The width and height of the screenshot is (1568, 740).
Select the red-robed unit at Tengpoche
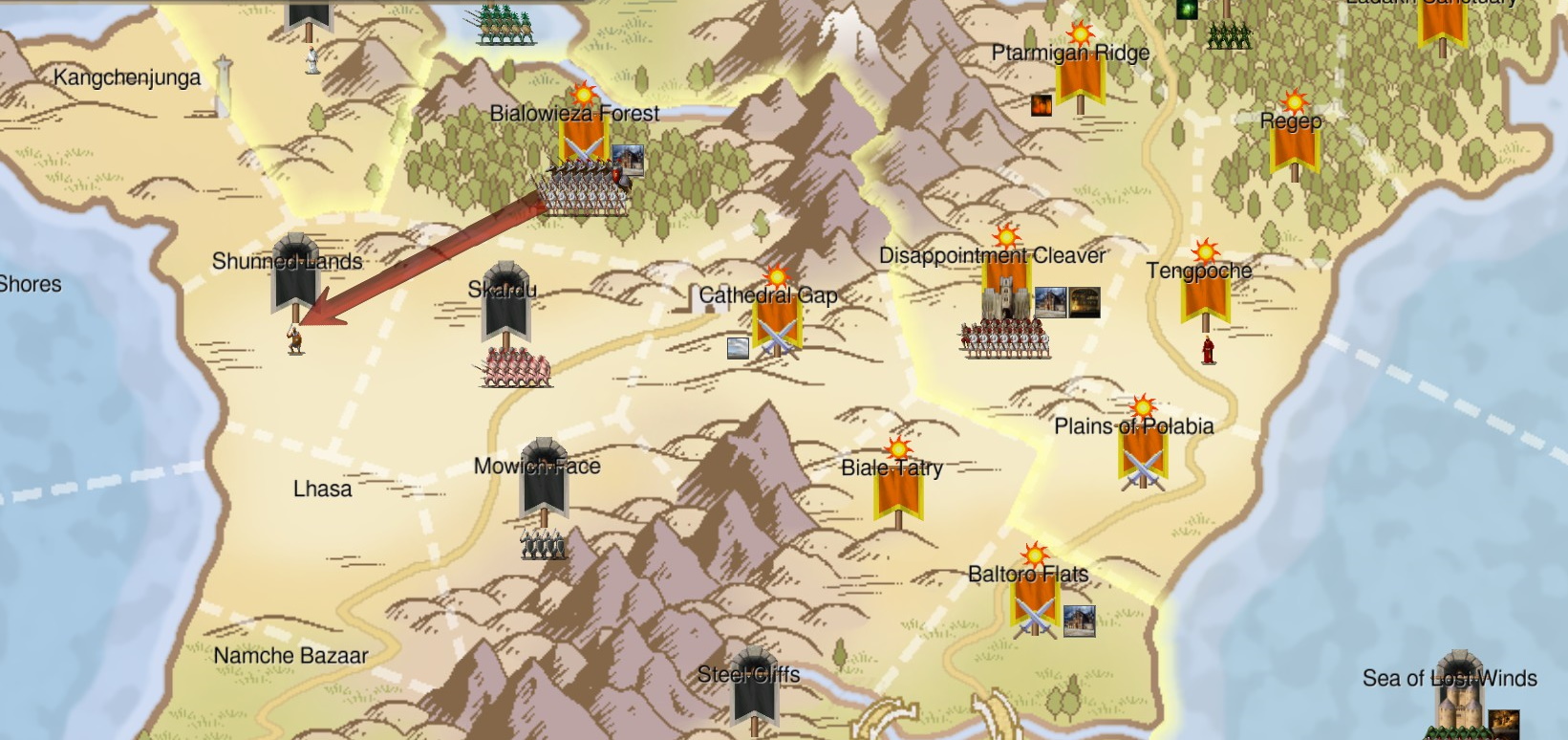(x=1209, y=350)
